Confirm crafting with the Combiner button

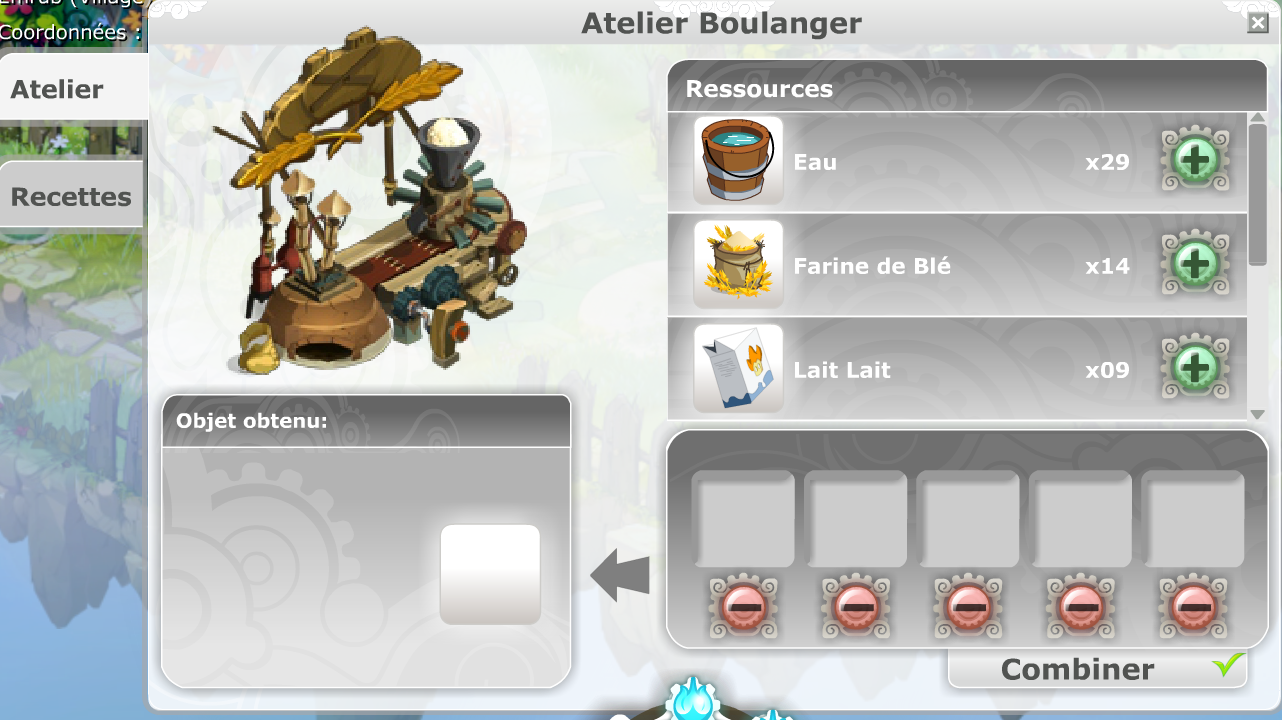pos(1096,668)
